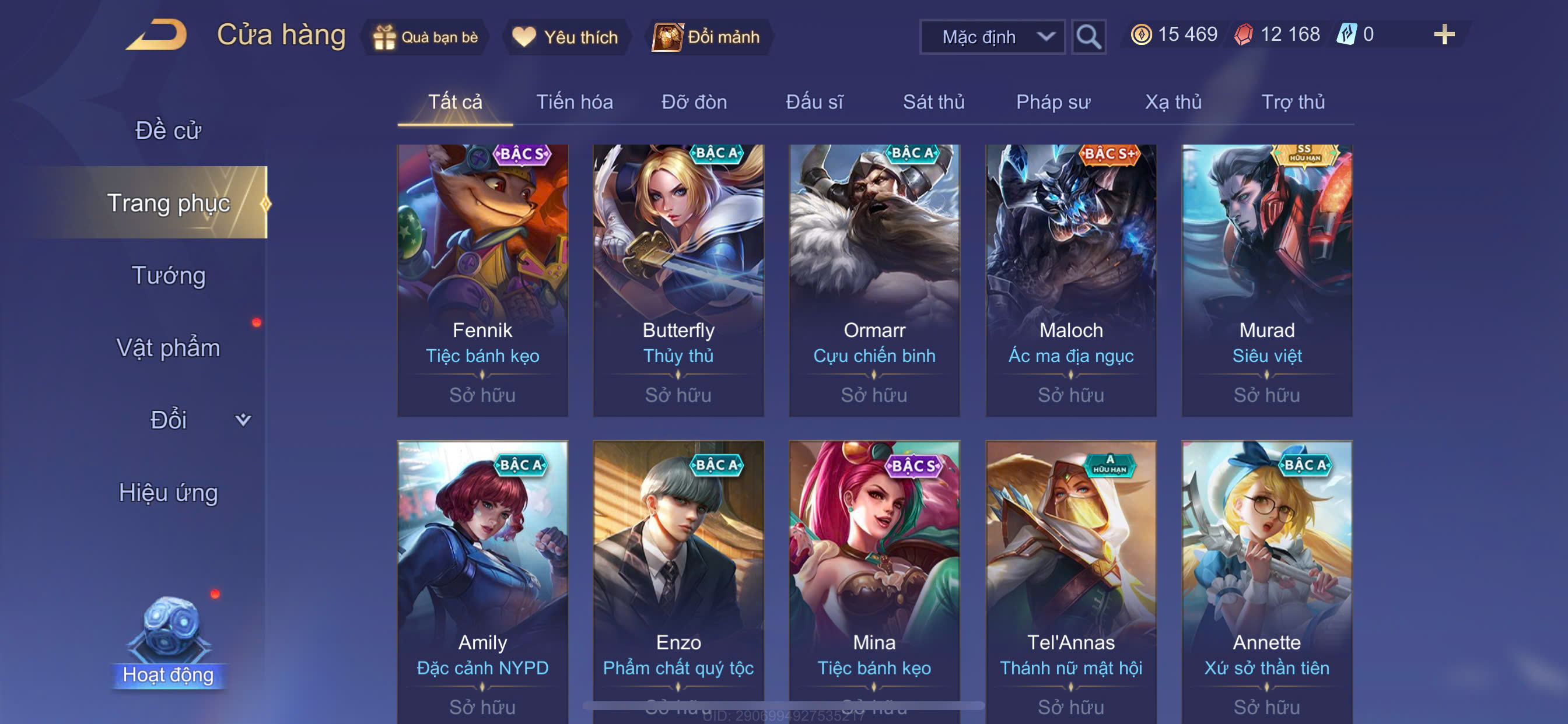Open the Quà bạn bè gift section
1568x724 pixels.
tap(425, 37)
